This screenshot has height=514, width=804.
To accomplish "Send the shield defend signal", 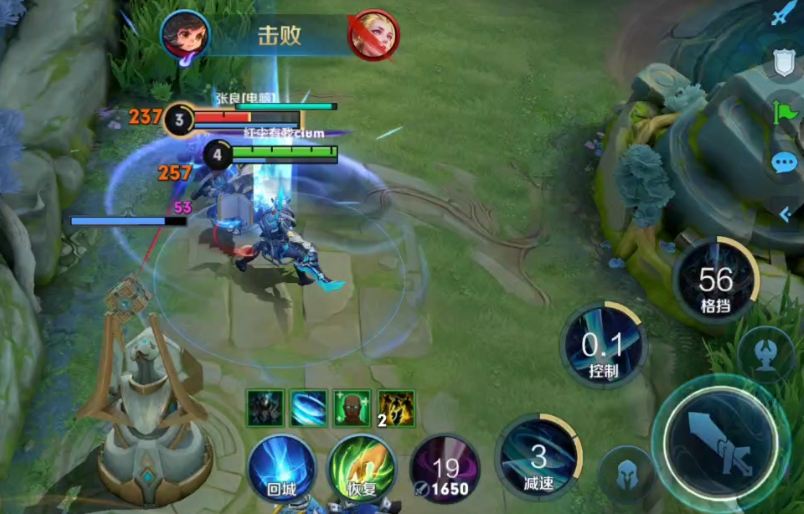I will click(x=784, y=64).
